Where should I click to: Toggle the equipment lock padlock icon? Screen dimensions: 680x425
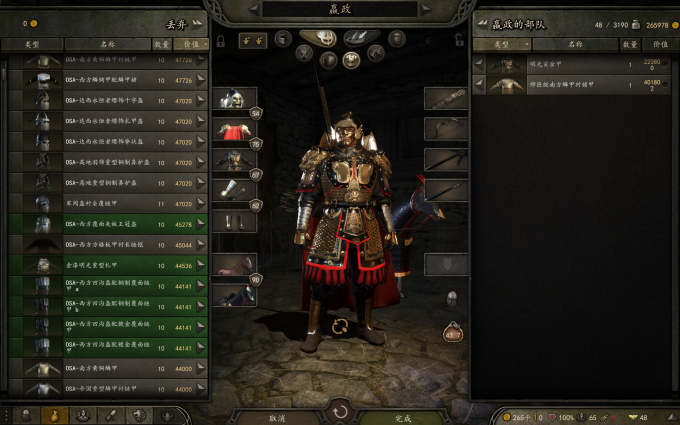pyautogui.click(x=220, y=42)
